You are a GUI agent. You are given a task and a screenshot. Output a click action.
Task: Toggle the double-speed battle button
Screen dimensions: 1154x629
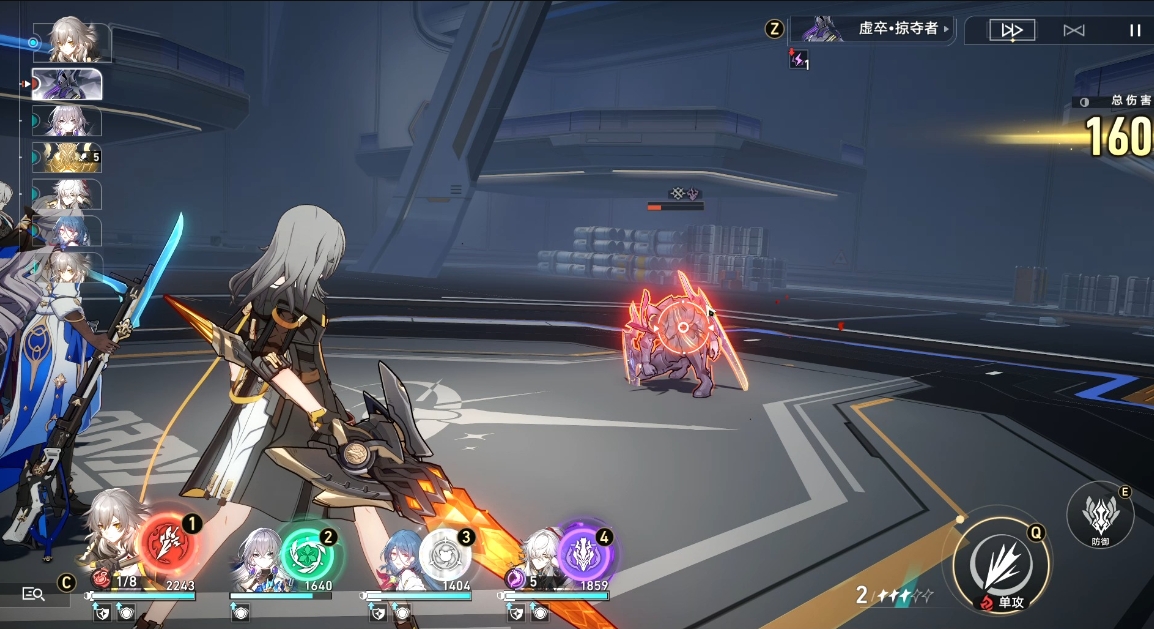pos(1011,30)
